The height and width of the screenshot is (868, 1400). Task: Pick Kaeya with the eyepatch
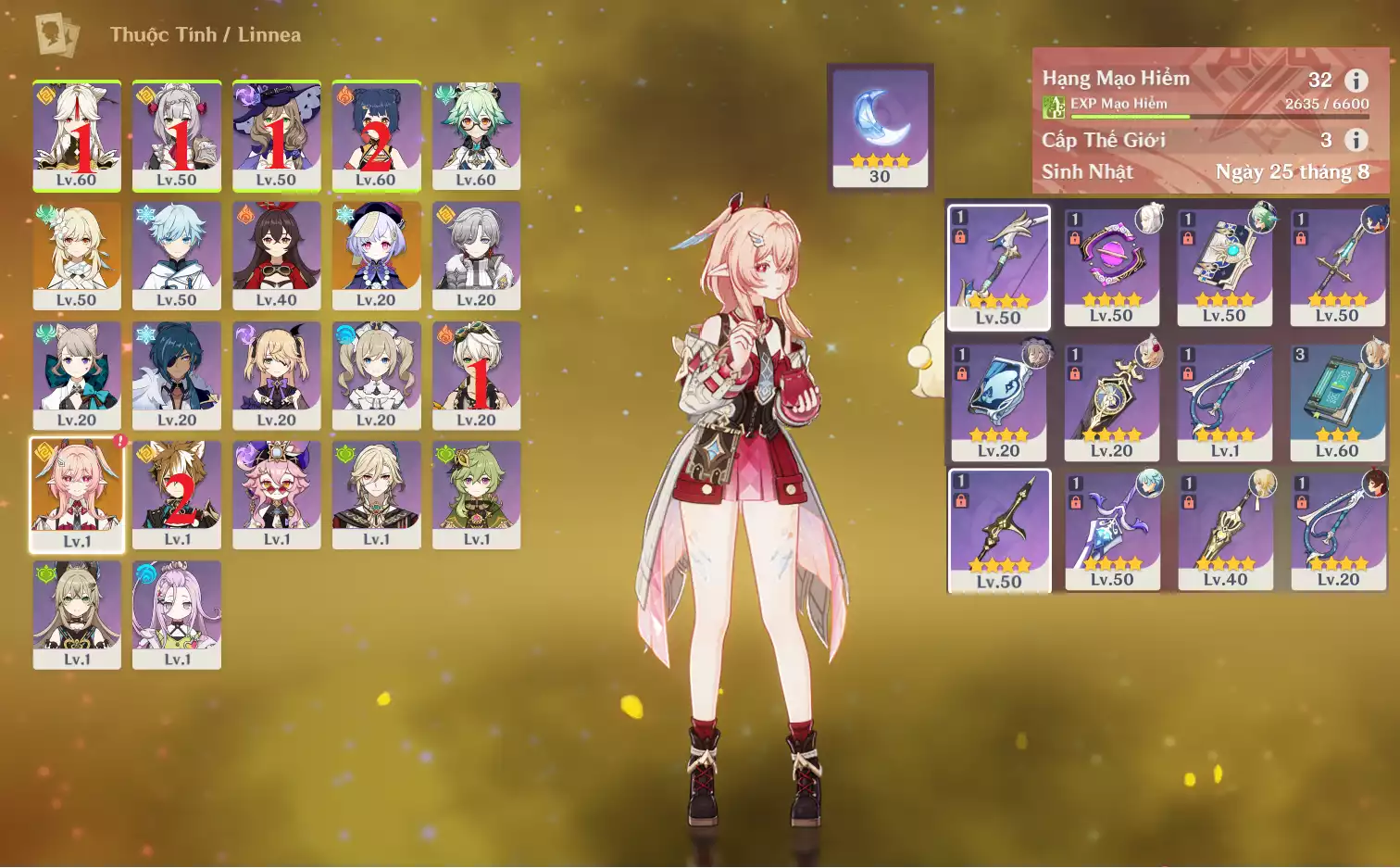(177, 374)
